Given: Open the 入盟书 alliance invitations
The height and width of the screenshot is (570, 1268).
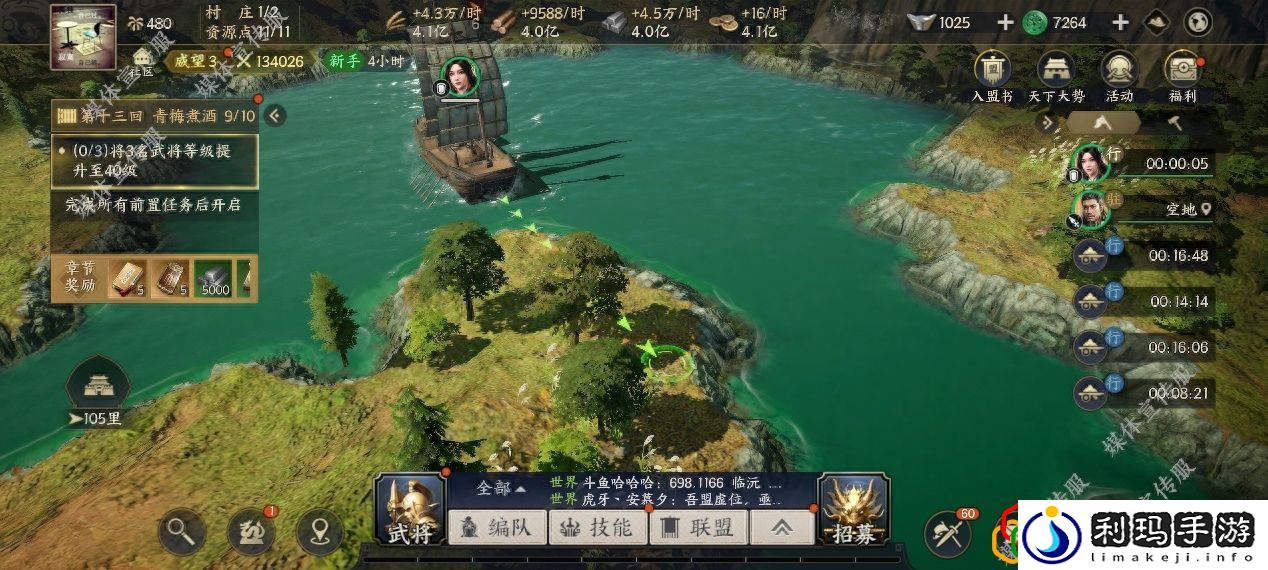Looking at the screenshot, I should click(x=992, y=77).
